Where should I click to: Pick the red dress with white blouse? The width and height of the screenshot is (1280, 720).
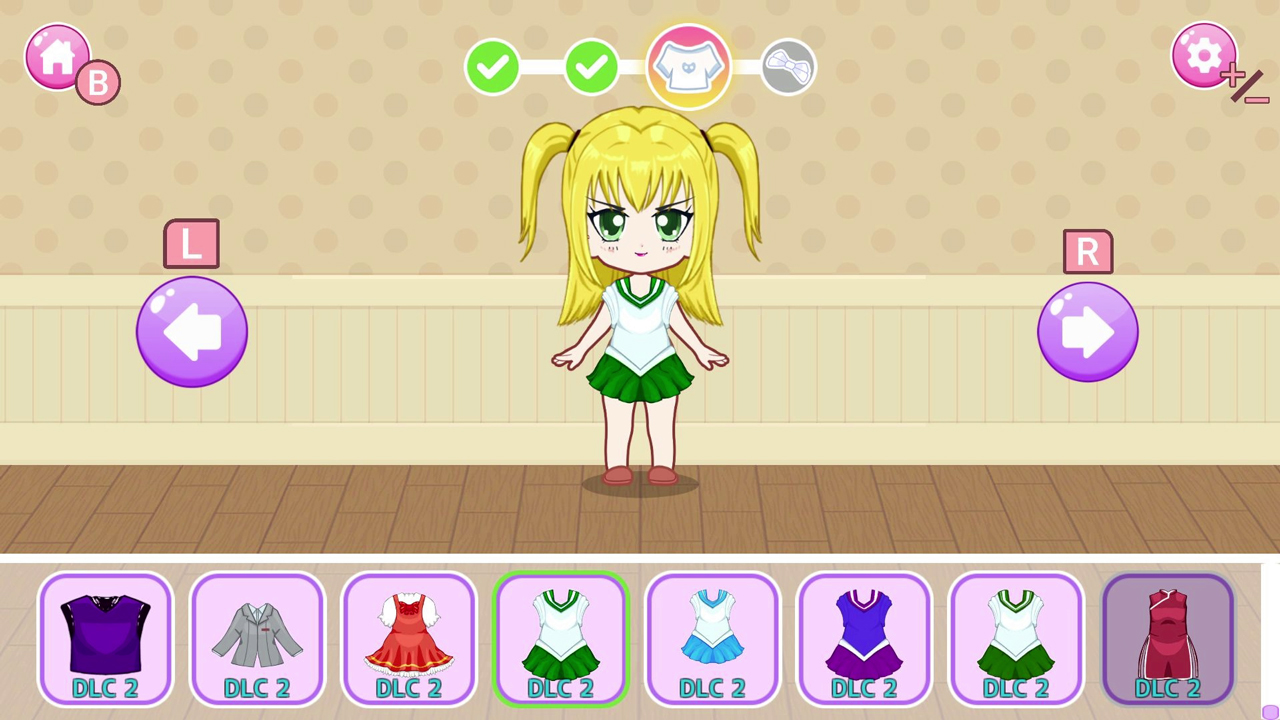click(409, 637)
